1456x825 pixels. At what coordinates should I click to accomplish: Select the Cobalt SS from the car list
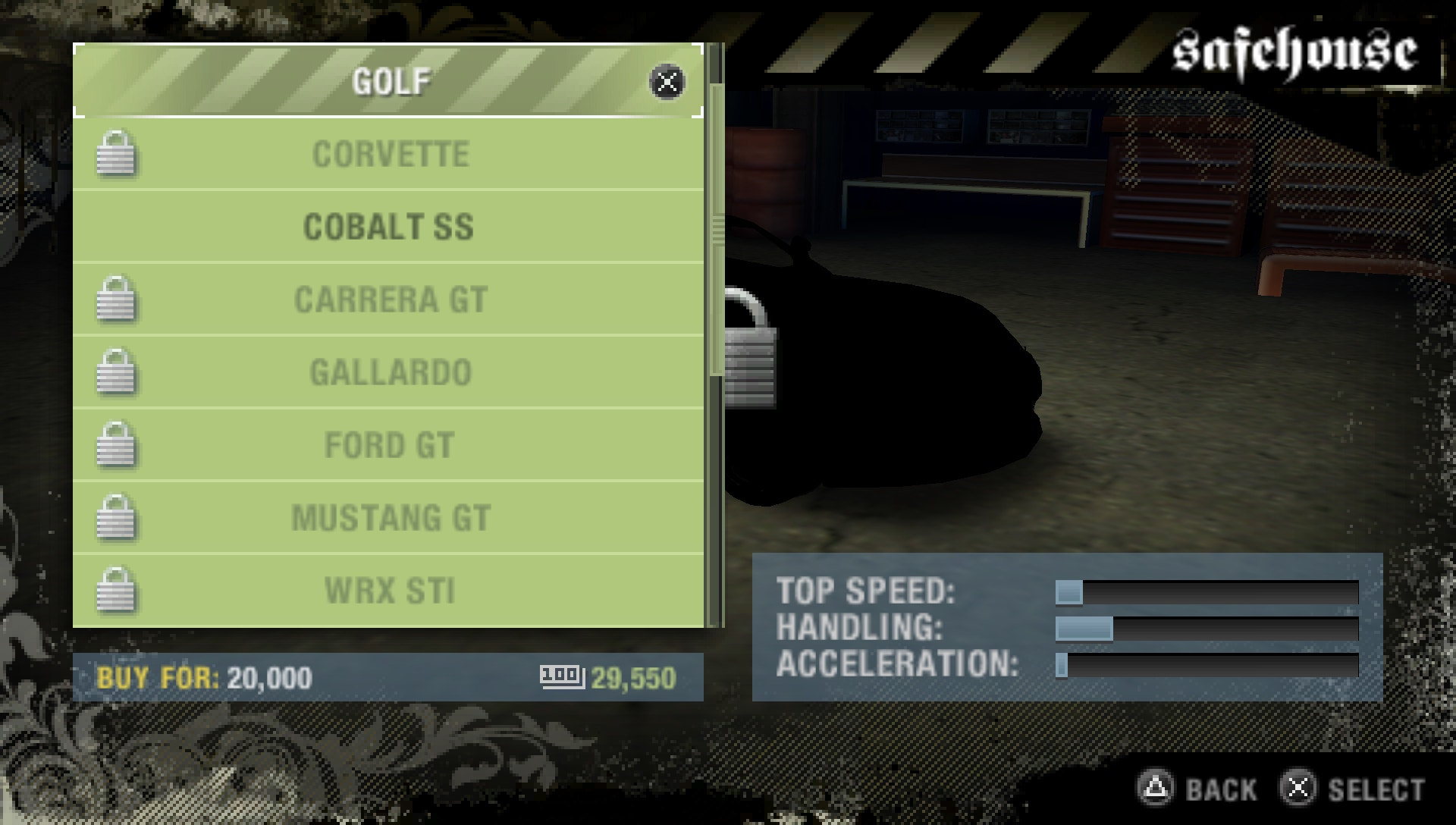(x=388, y=227)
